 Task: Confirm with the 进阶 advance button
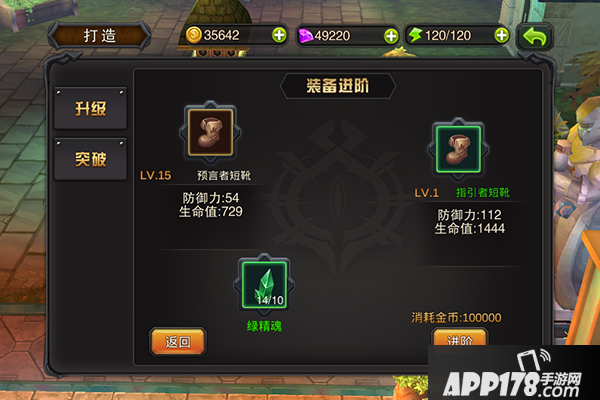coord(459,341)
